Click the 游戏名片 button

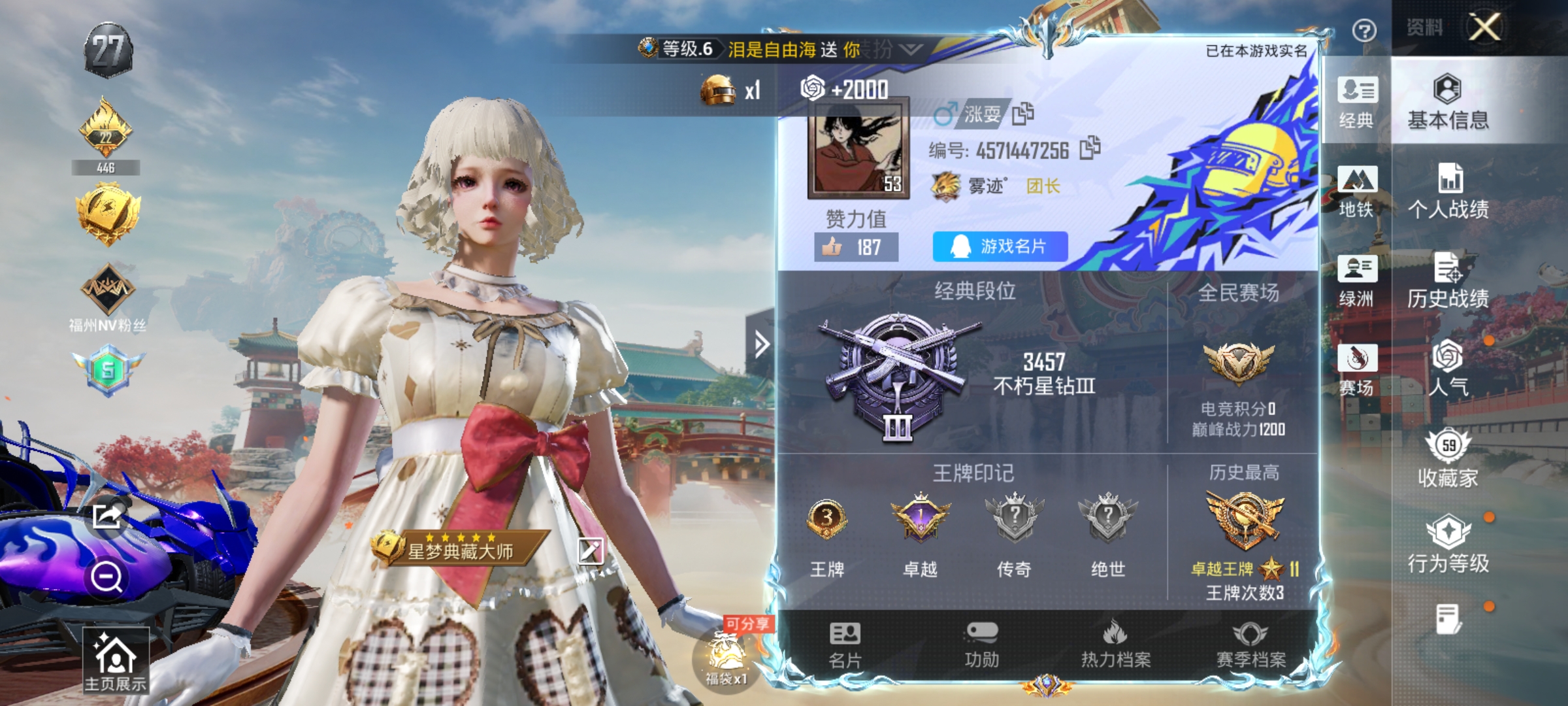point(998,246)
